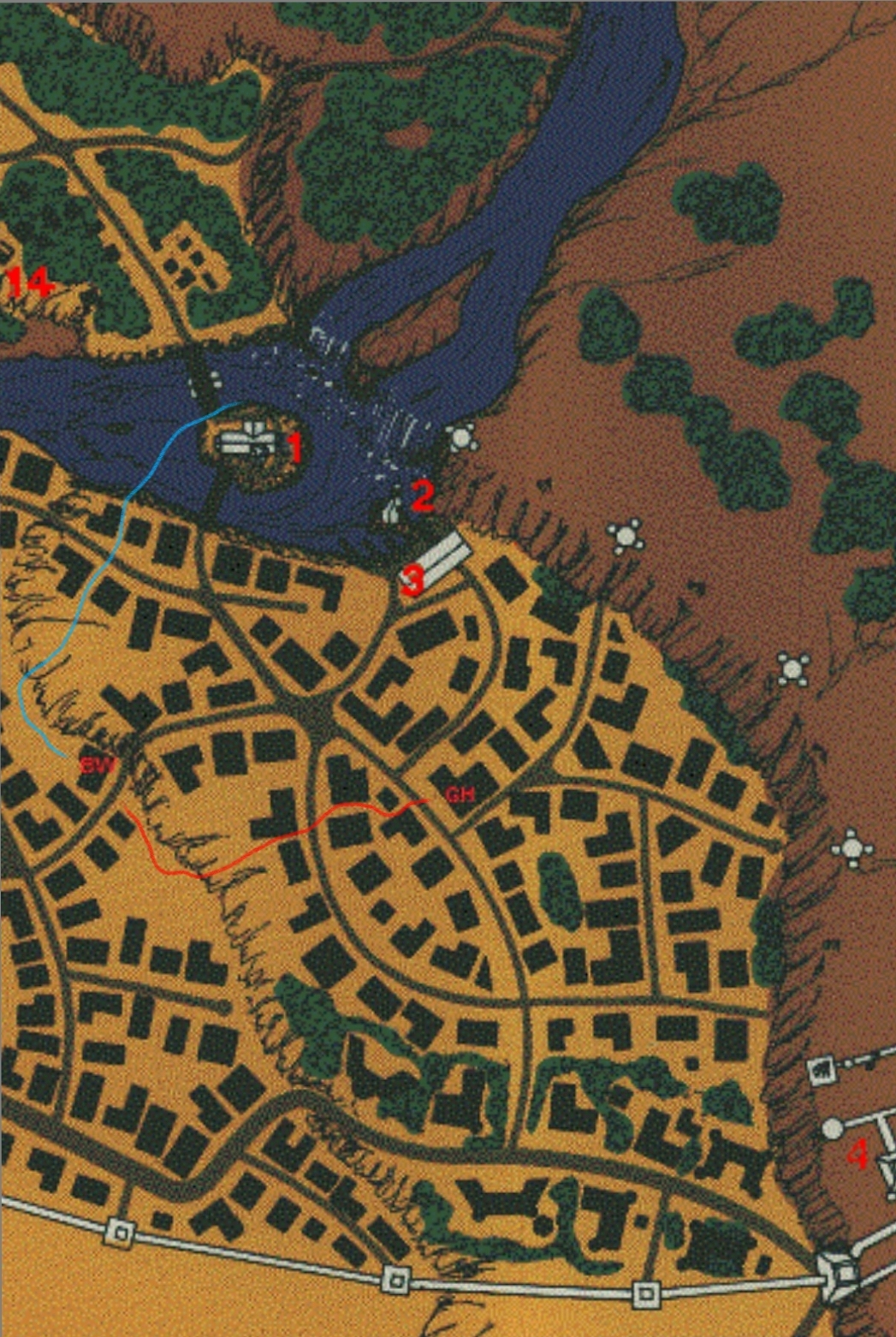Open location marker 14
Viewport: 896px width, 1337px height.
pyautogui.click(x=30, y=282)
